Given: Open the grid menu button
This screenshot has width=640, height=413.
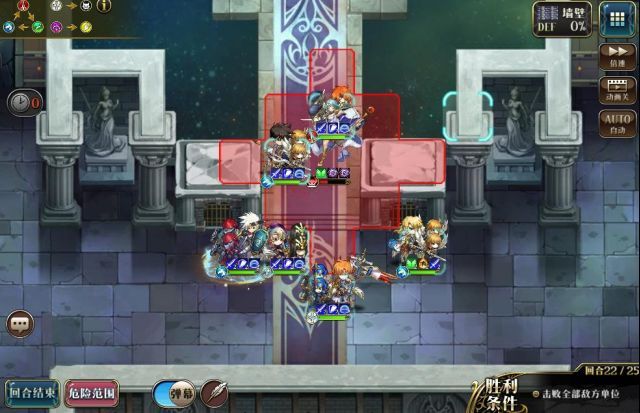Looking at the screenshot, I should [x=615, y=20].
